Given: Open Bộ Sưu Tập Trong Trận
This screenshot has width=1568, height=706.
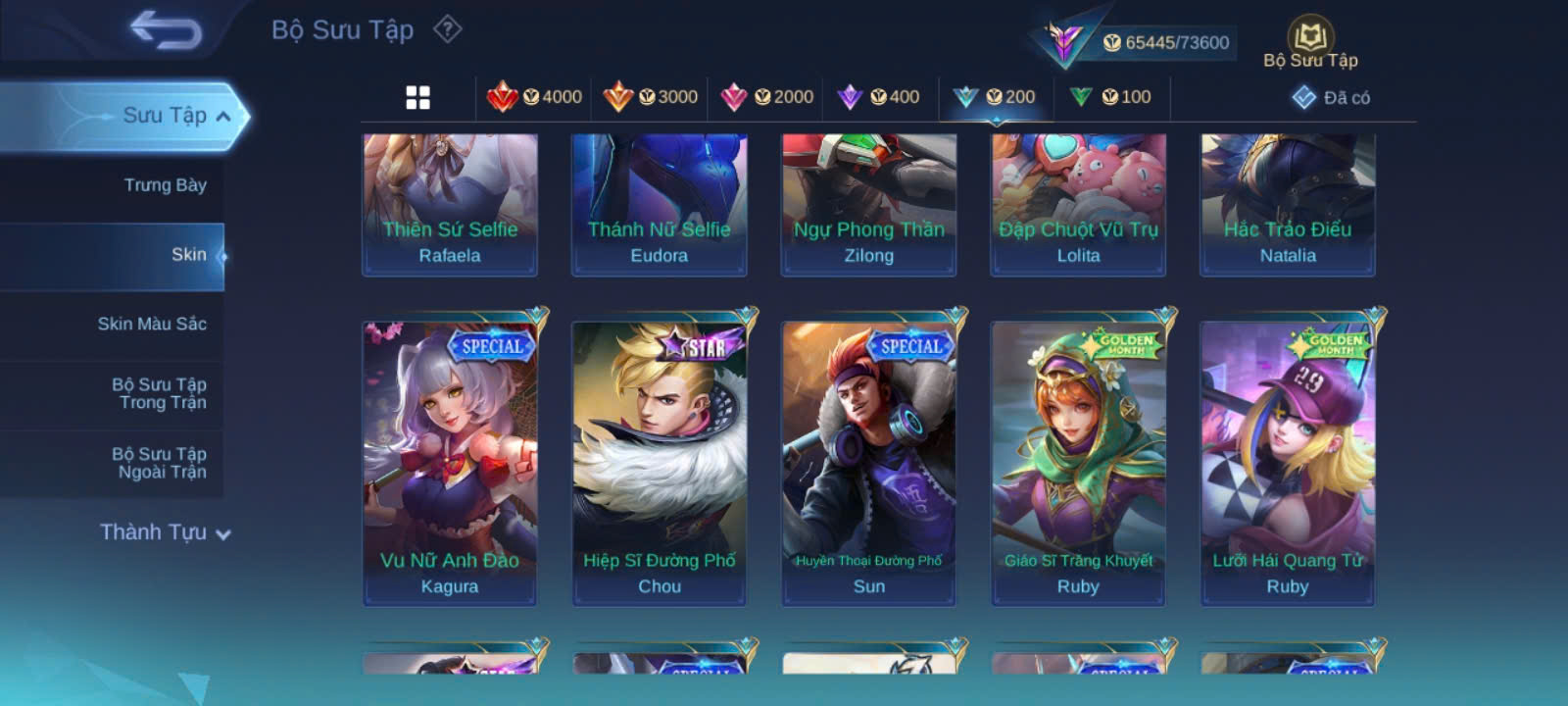Looking at the screenshot, I should point(159,393).
